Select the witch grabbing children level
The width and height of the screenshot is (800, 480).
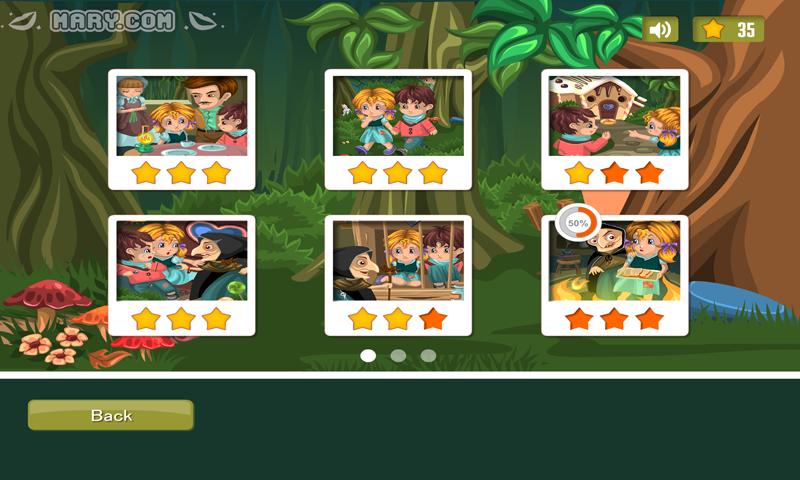coord(181,263)
